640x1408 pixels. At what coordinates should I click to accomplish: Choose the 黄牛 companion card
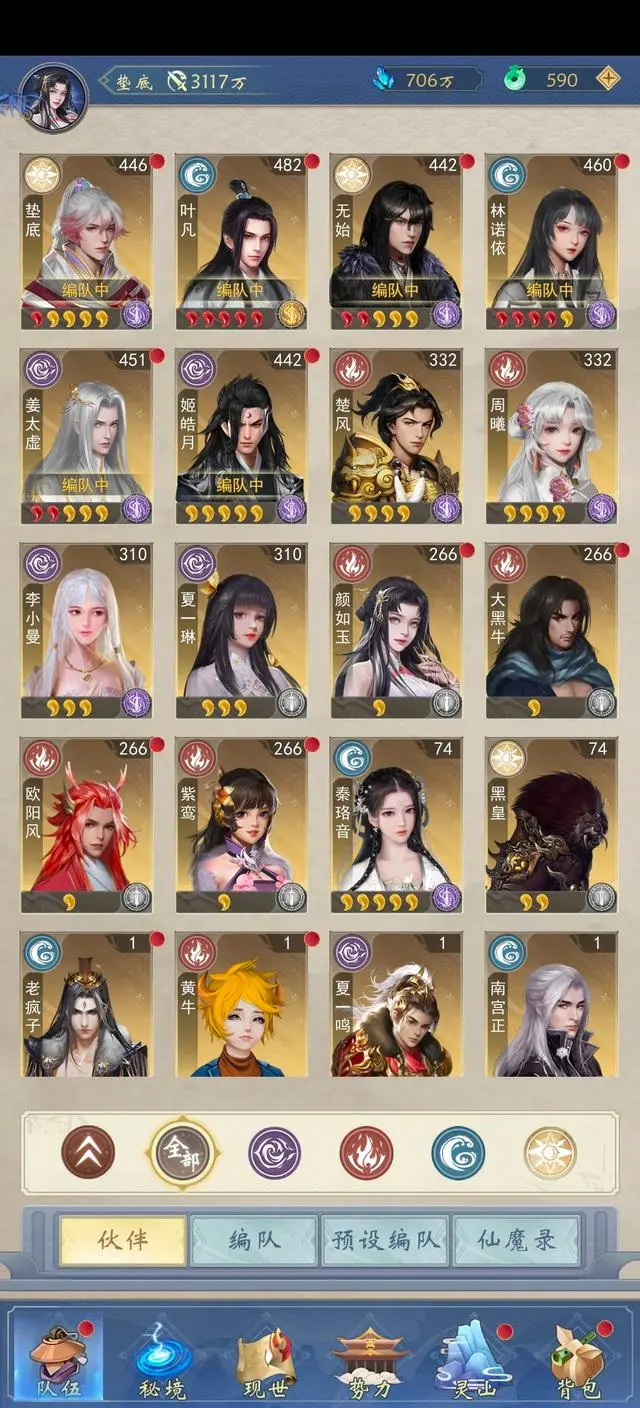[241, 1004]
